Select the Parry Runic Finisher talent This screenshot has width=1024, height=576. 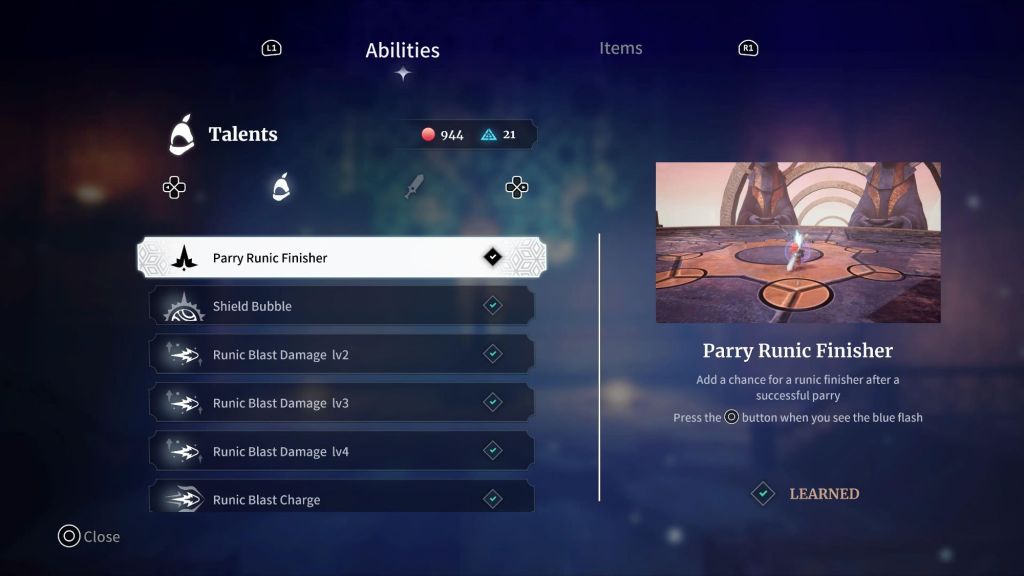[341, 258]
